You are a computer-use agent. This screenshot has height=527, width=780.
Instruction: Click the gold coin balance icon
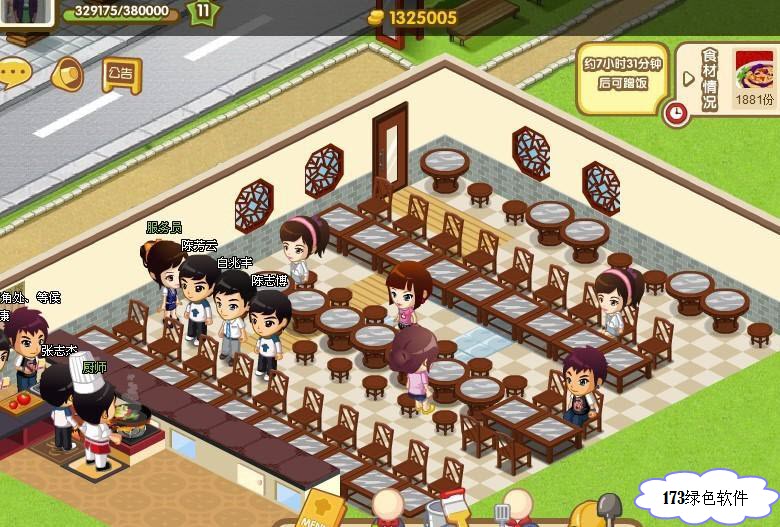[x=375, y=17]
